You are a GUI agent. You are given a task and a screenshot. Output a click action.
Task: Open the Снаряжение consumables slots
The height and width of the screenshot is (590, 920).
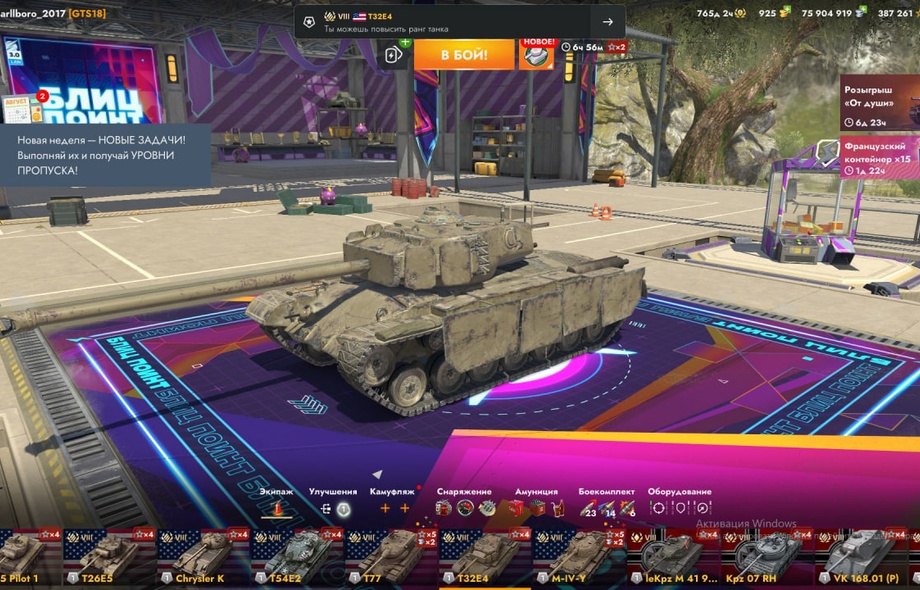pos(465,508)
